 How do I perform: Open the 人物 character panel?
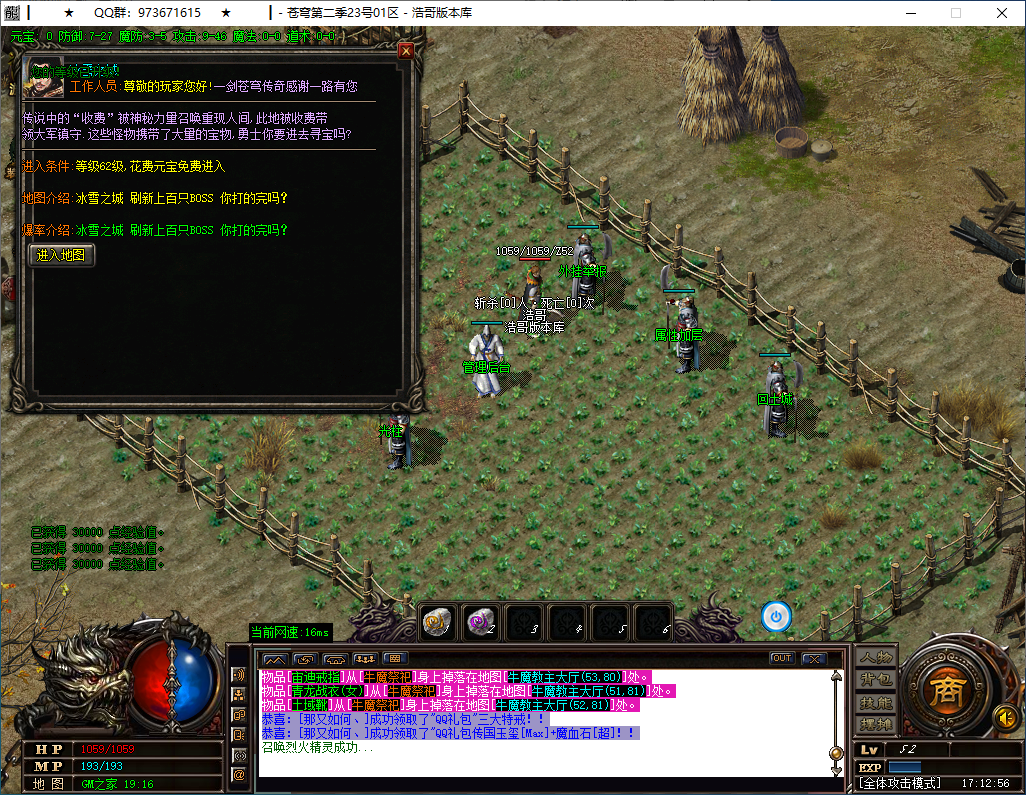(876, 657)
